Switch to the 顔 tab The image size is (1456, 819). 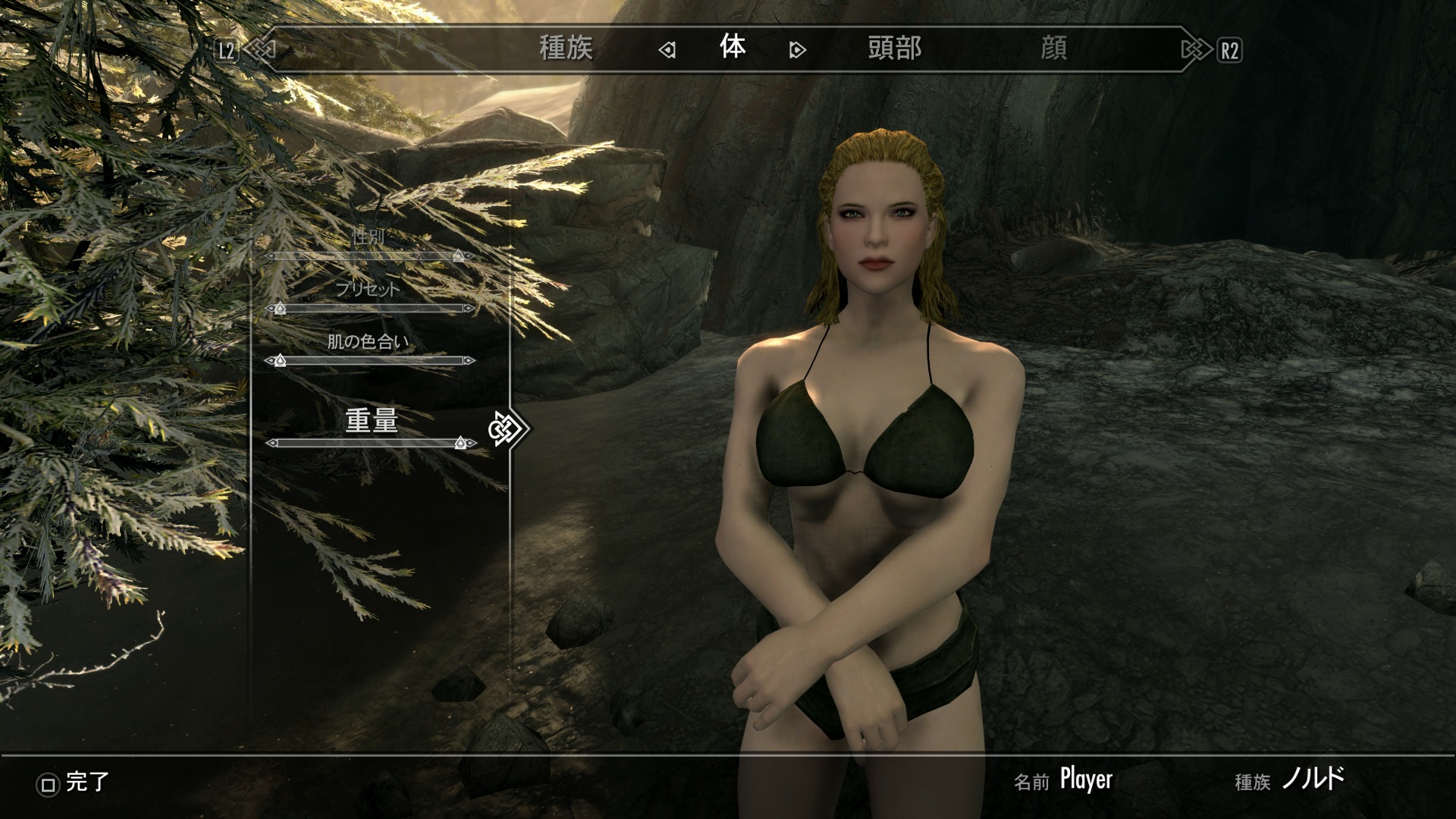(x=1054, y=49)
